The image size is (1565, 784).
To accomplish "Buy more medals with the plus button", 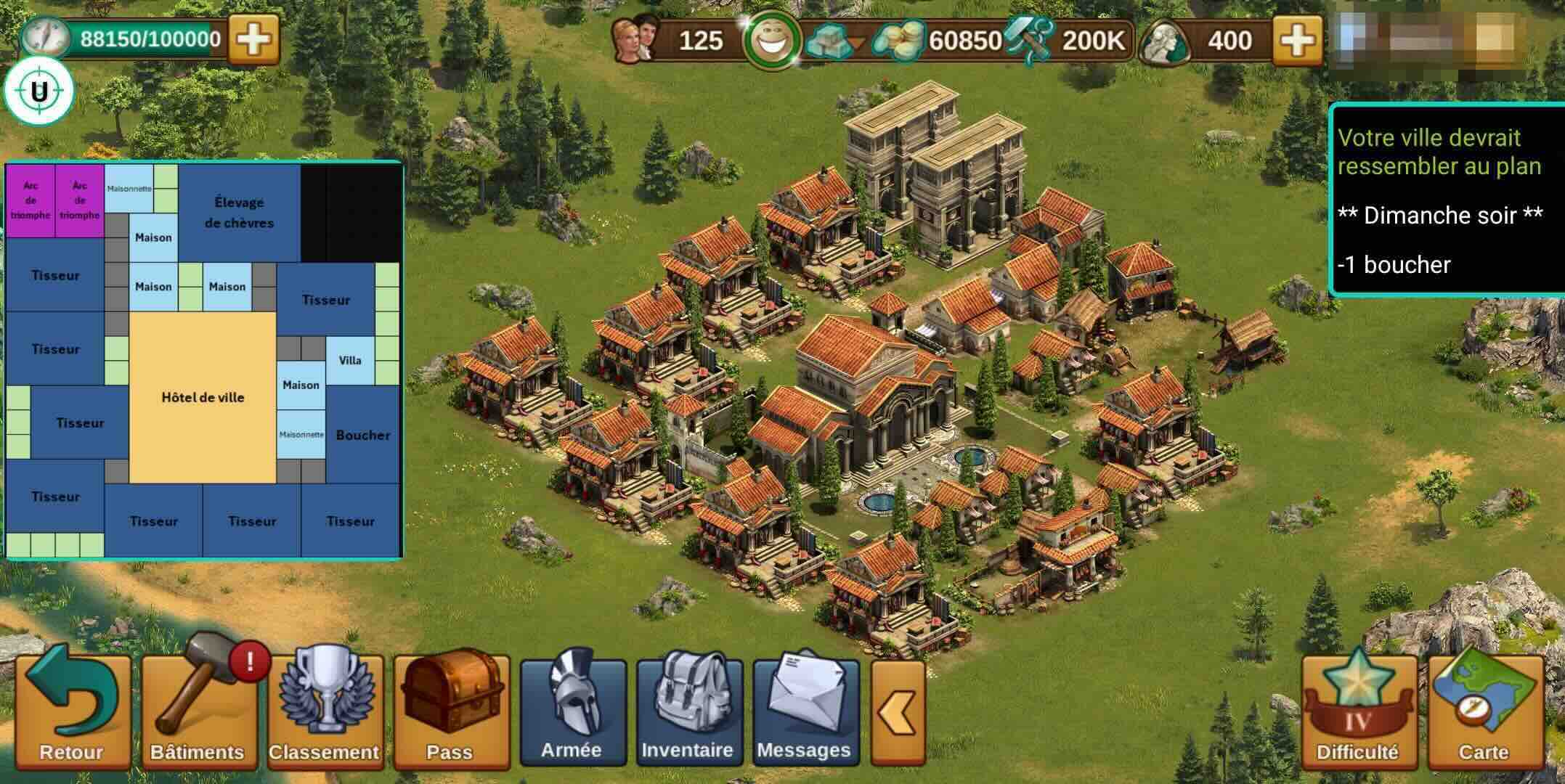I will (1297, 41).
